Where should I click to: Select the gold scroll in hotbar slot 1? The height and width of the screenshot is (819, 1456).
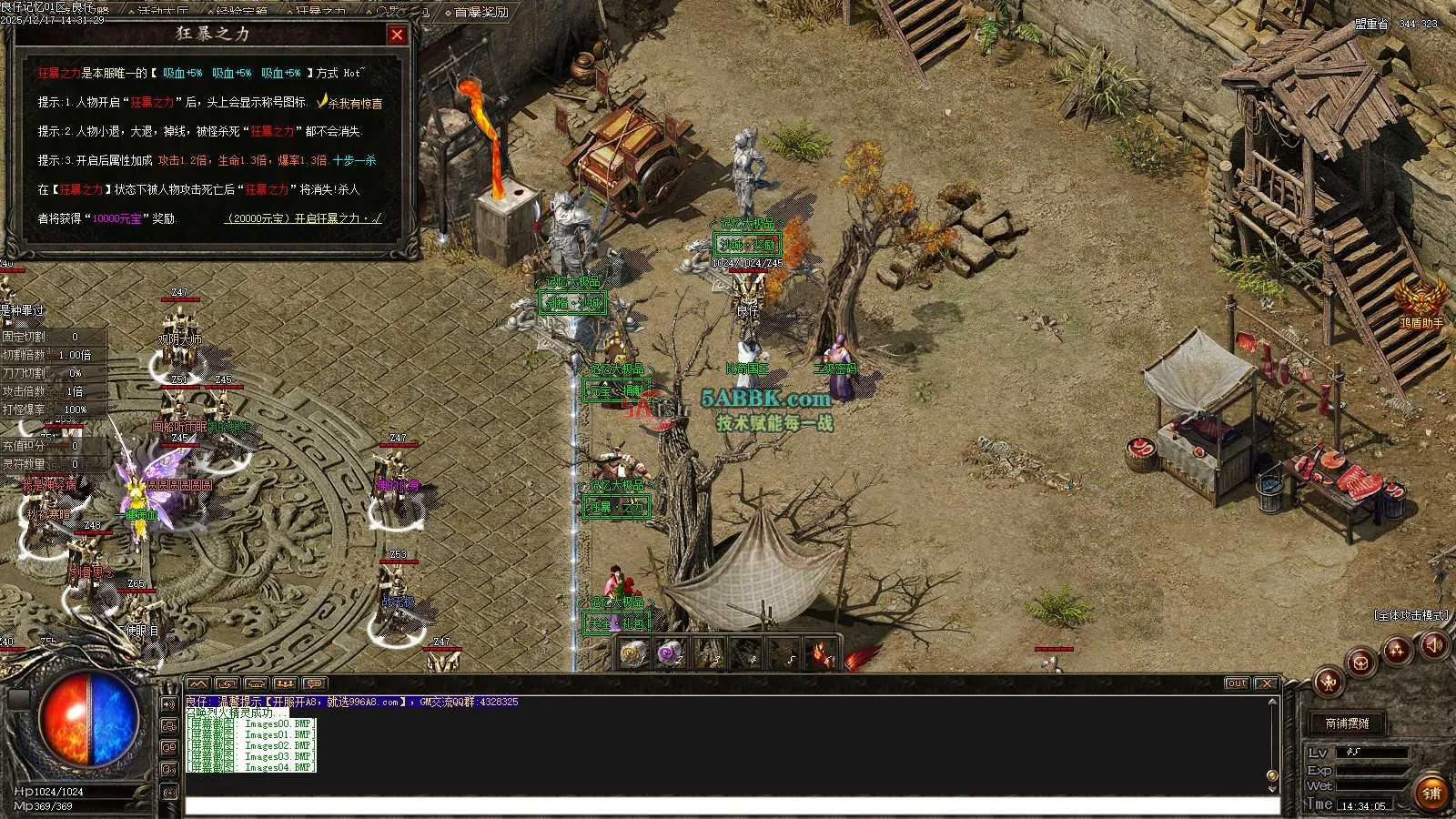[x=632, y=652]
